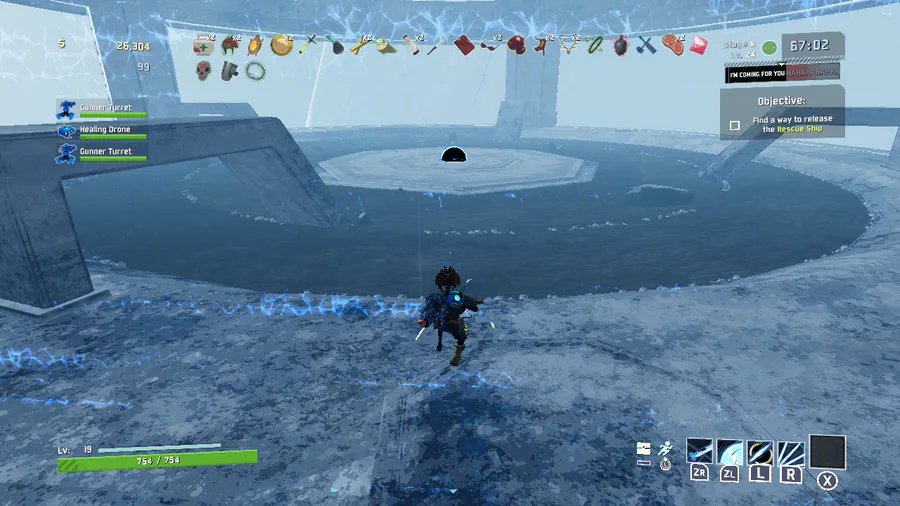This screenshot has height=506, width=900.
Task: Select the meat steak item icon
Action: pos(672,45)
